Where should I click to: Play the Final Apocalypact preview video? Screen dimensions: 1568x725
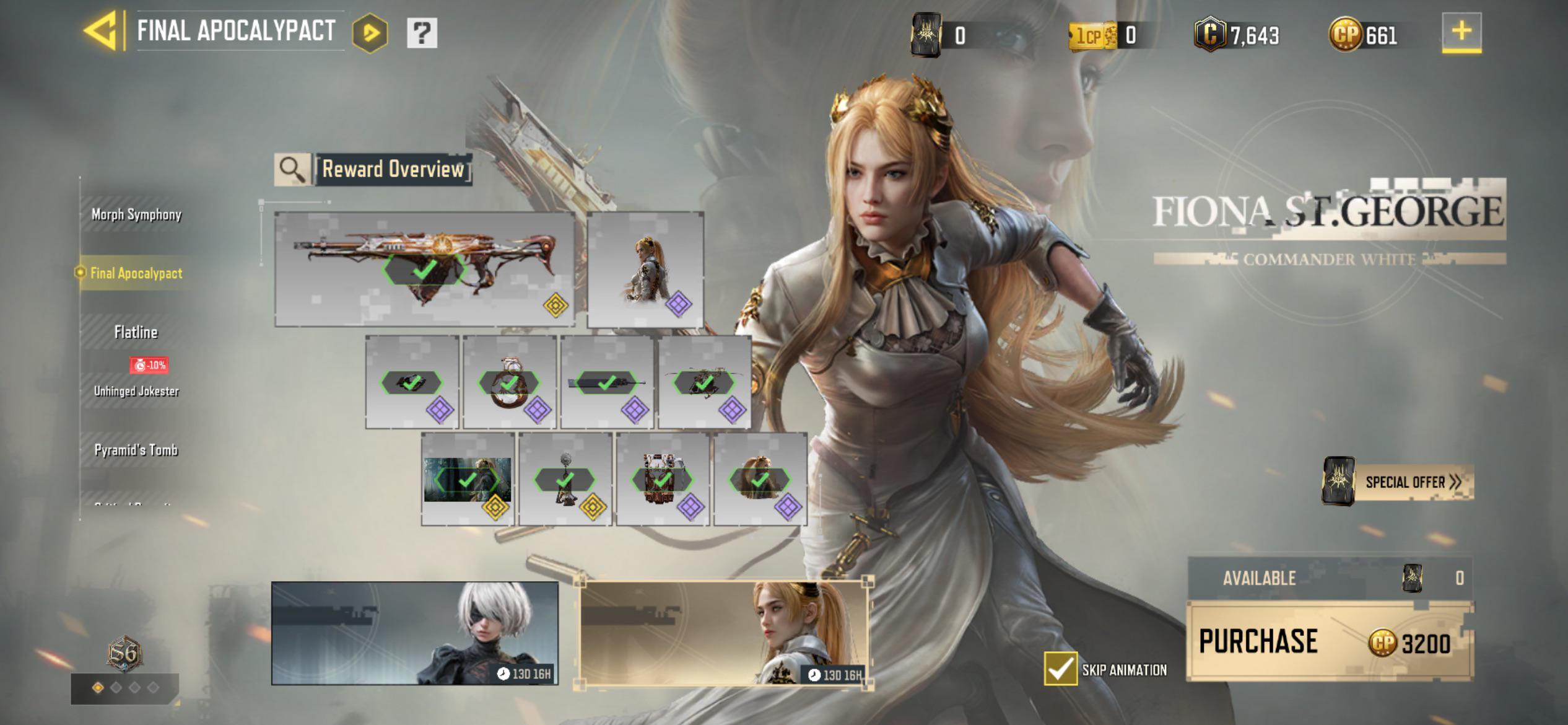[370, 33]
